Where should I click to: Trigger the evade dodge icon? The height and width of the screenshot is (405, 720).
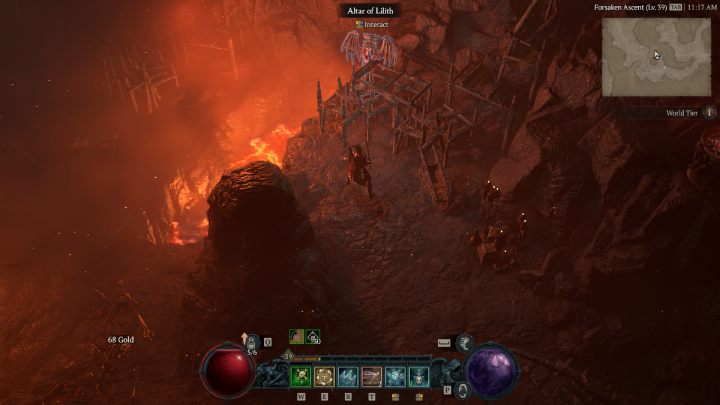(x=464, y=343)
